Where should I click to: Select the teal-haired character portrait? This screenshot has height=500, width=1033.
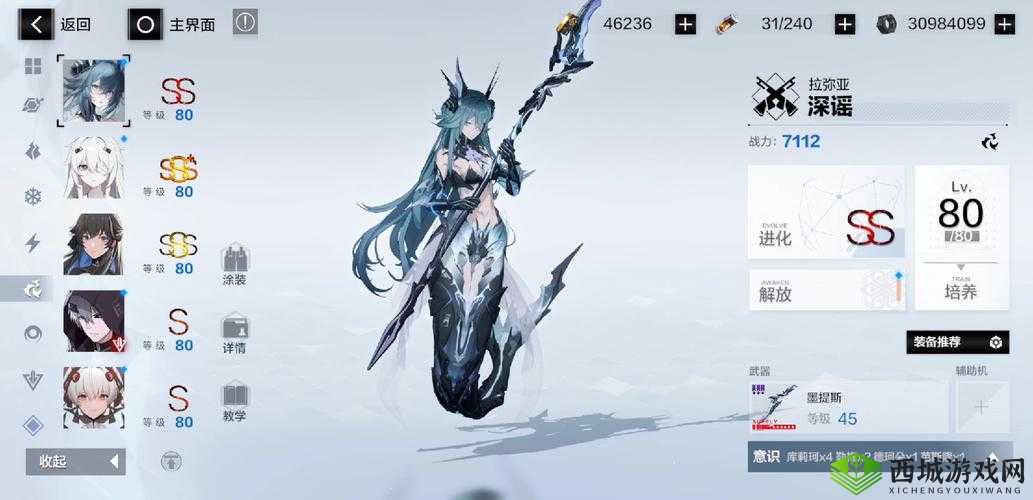tap(95, 90)
